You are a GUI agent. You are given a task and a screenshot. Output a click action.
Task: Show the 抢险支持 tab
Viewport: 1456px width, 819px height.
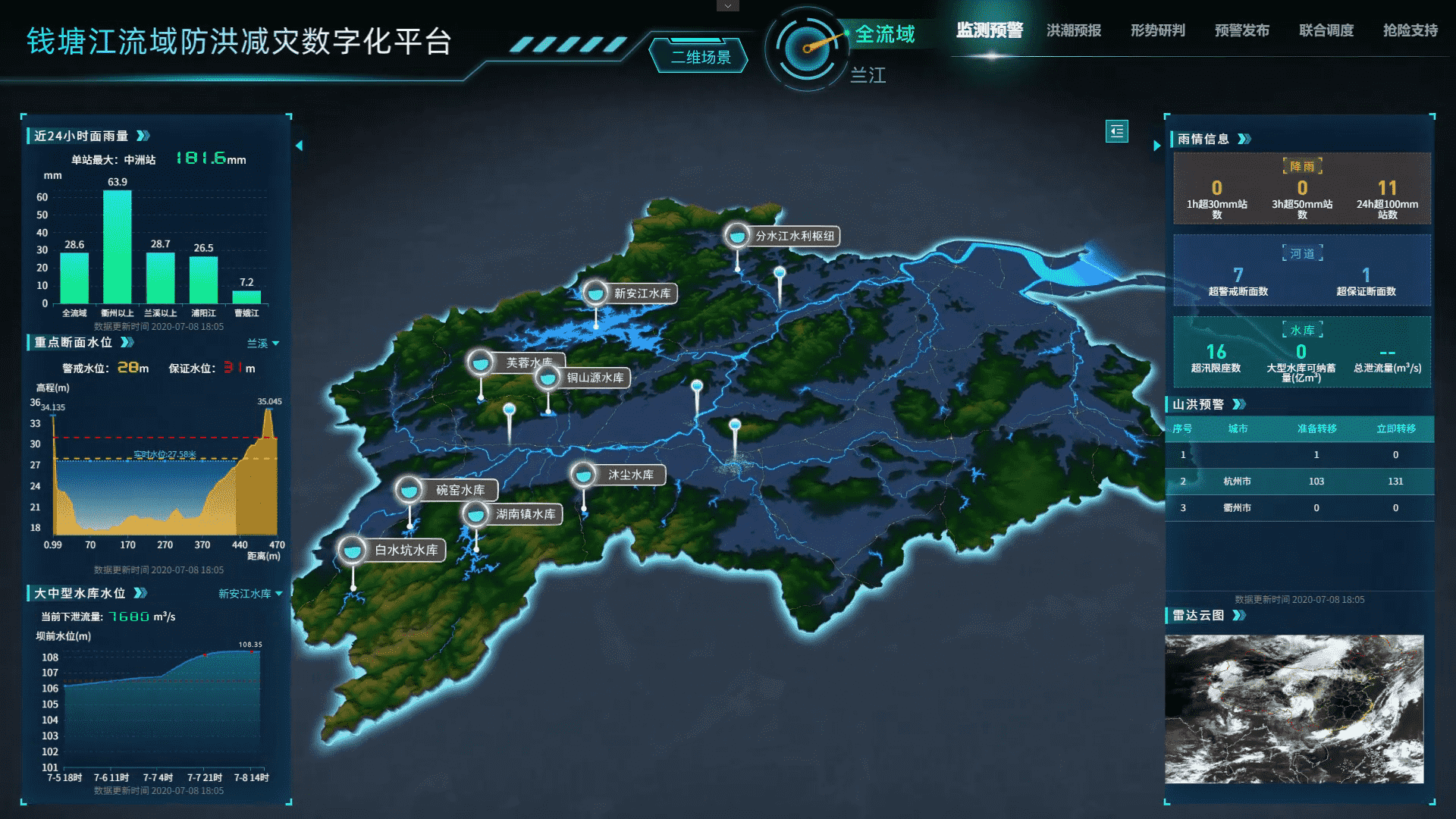[1410, 30]
